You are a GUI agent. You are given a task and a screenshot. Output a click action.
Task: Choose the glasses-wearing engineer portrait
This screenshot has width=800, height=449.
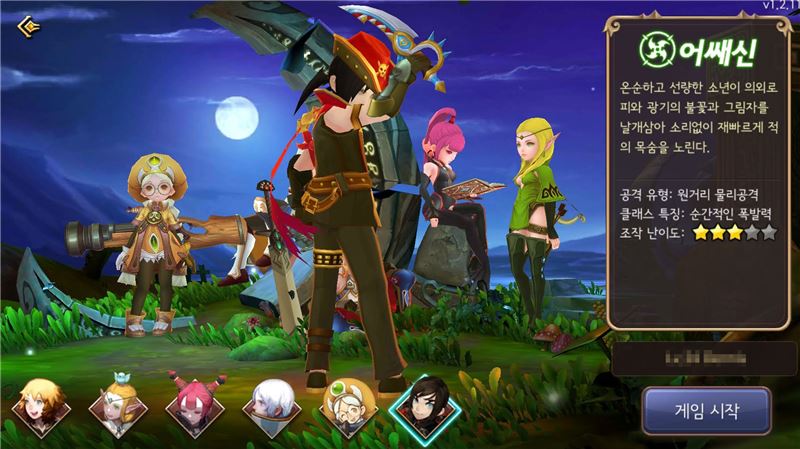346,407
